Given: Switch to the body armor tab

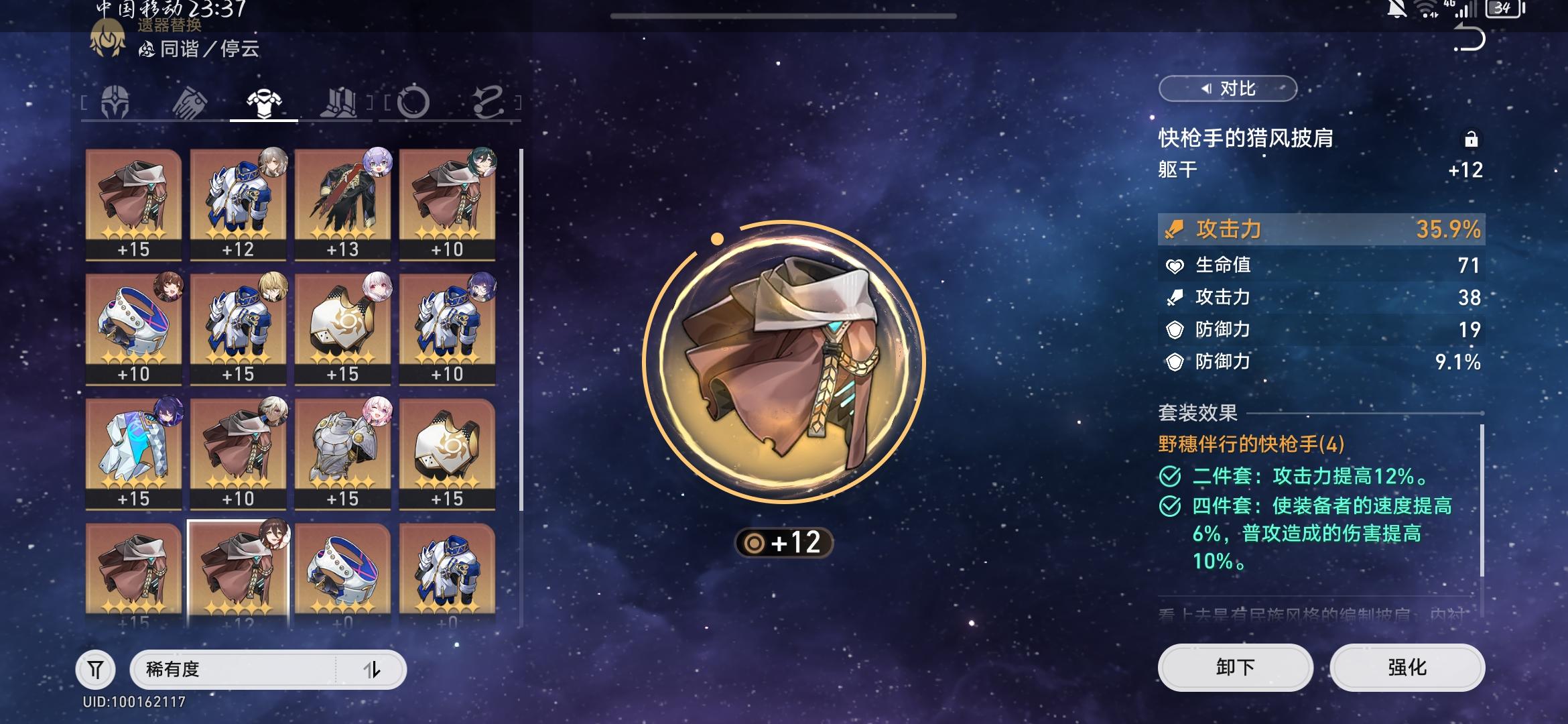Looking at the screenshot, I should point(265,102).
